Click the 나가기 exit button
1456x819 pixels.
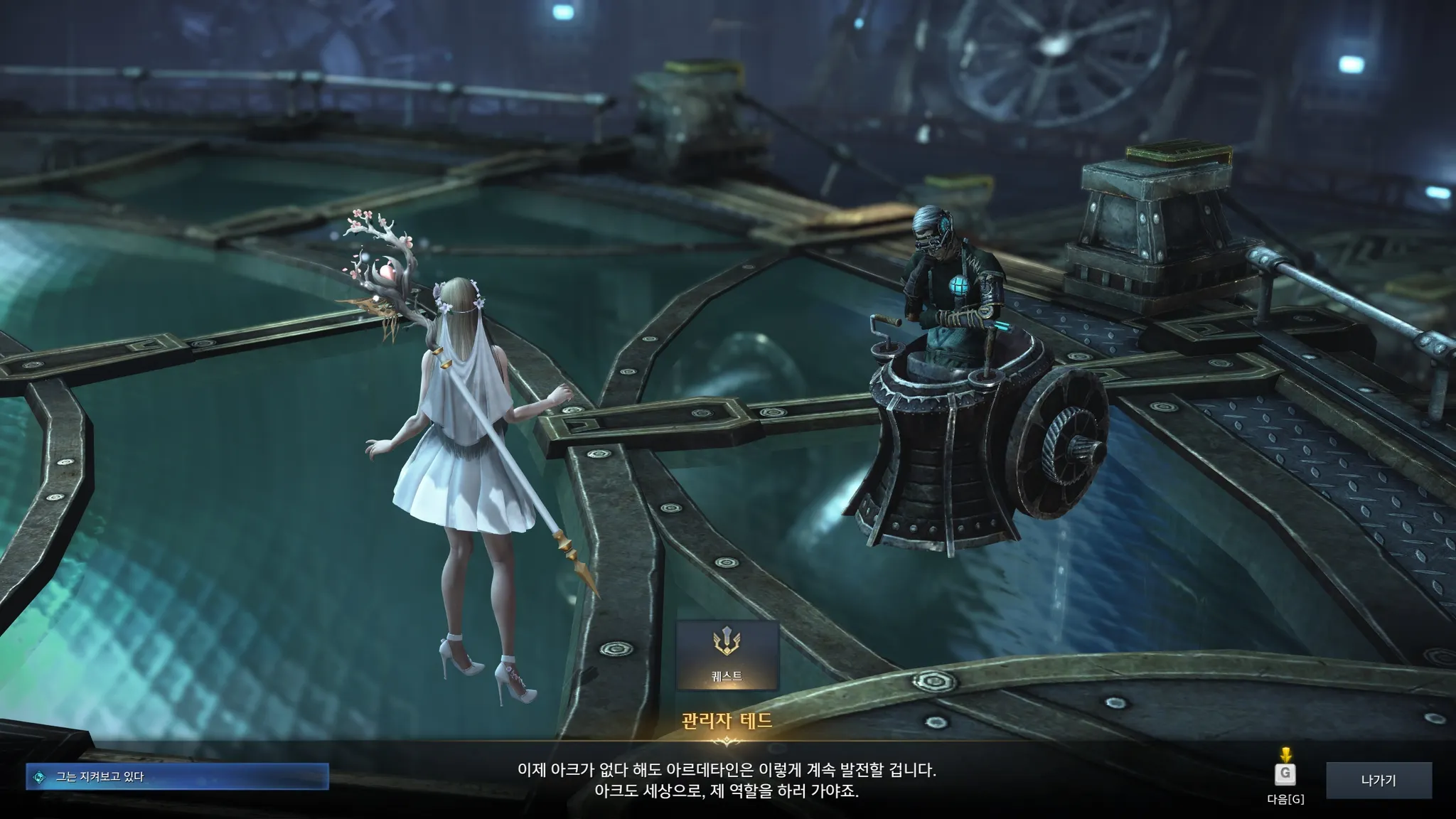(1379, 781)
